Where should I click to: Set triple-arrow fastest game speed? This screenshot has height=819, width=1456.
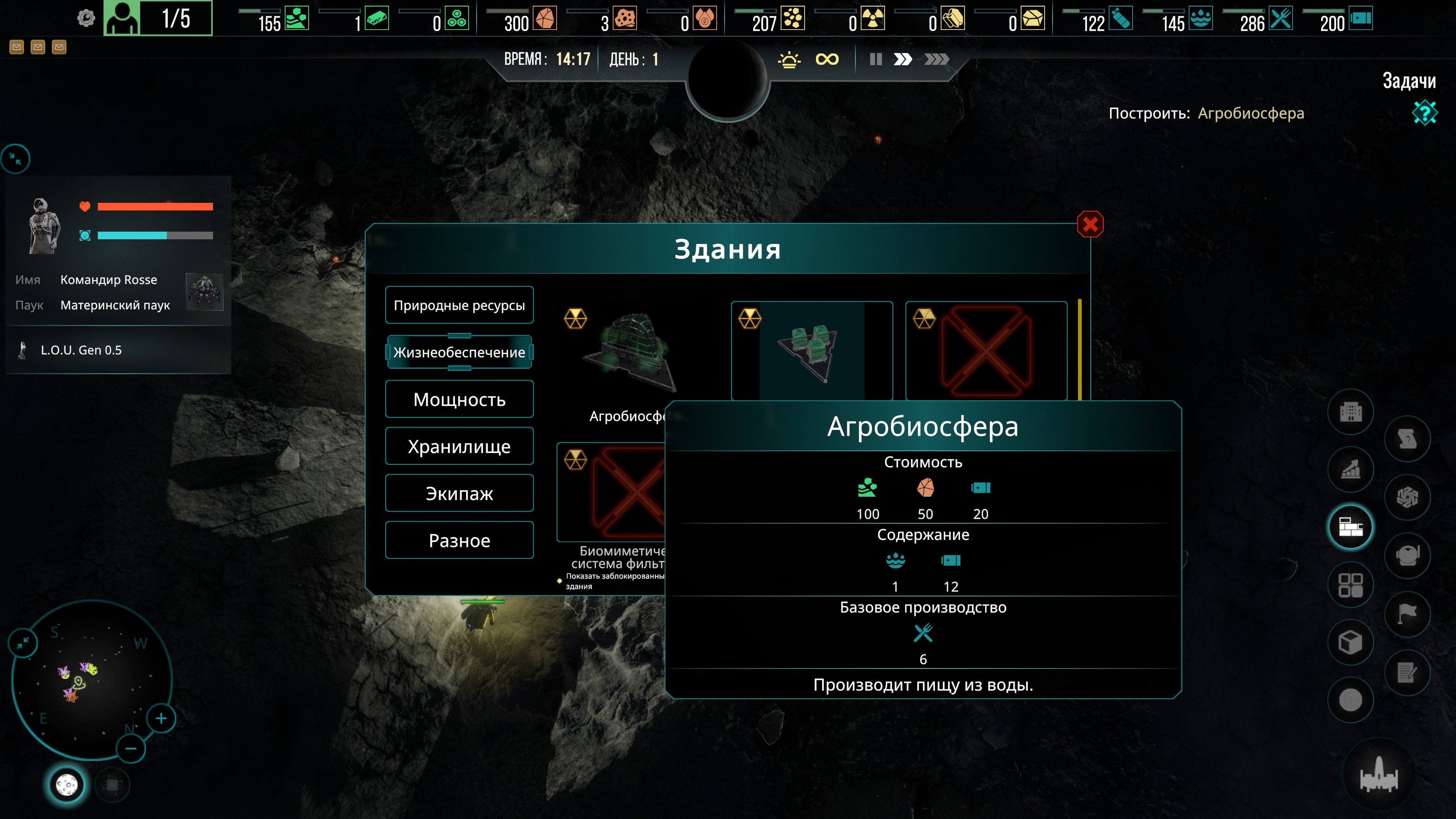[936, 60]
